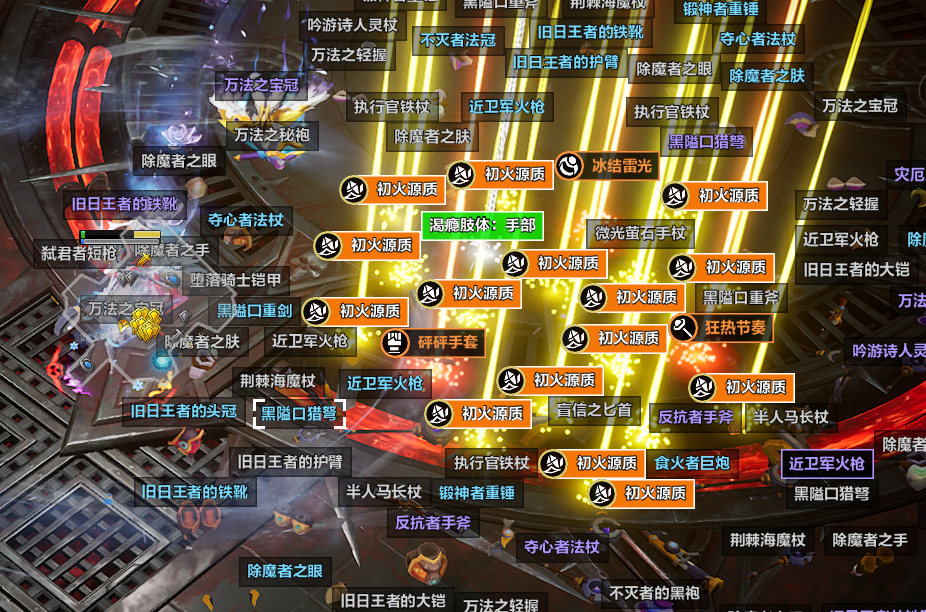This screenshot has width=926, height=612.
Task: Click the bracket-highlighted 黑隘口猎弩 label
Action: pyautogui.click(x=298, y=411)
